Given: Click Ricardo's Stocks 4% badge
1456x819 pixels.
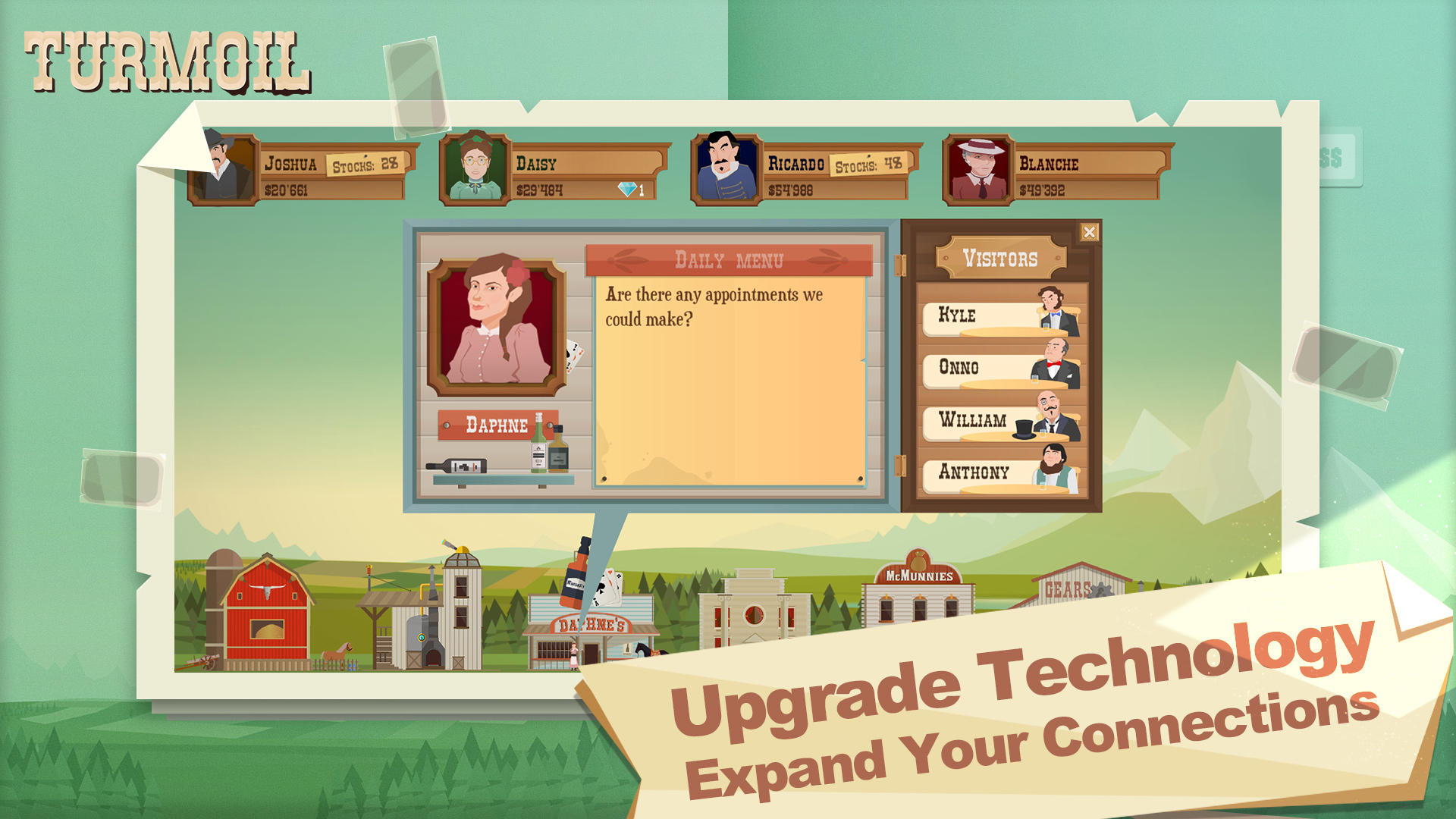Looking at the screenshot, I should [x=870, y=162].
